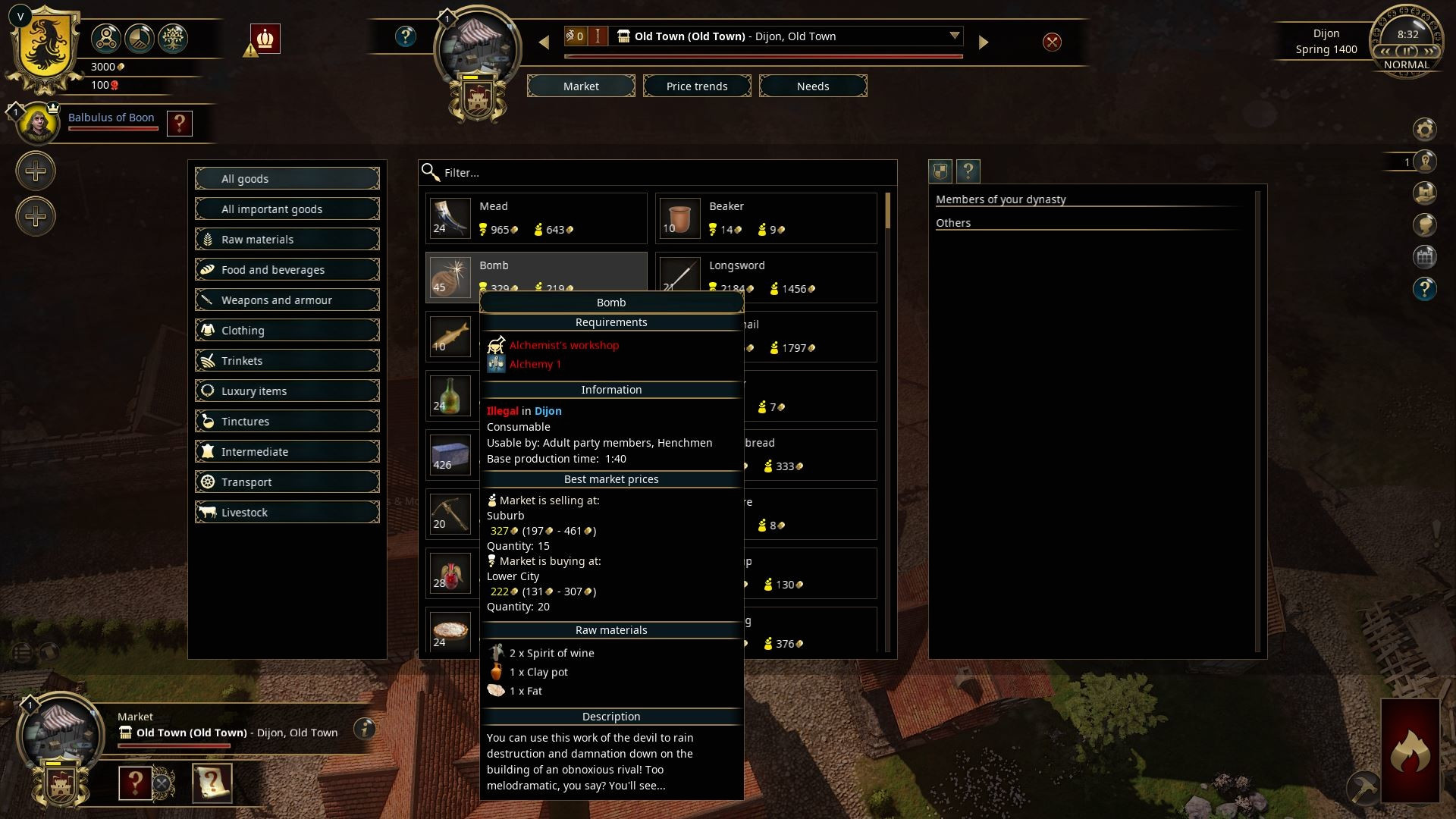The image size is (1456, 819).
Task: Select the Mead item in the market list
Action: 536,218
